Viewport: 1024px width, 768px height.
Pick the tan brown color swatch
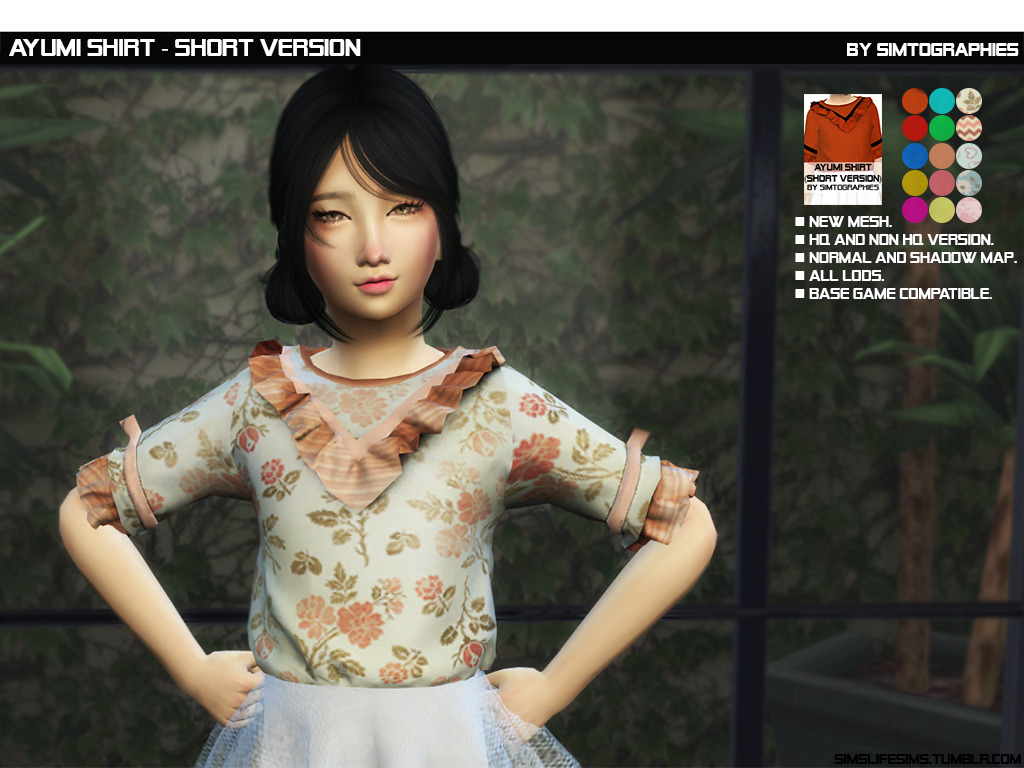click(941, 156)
